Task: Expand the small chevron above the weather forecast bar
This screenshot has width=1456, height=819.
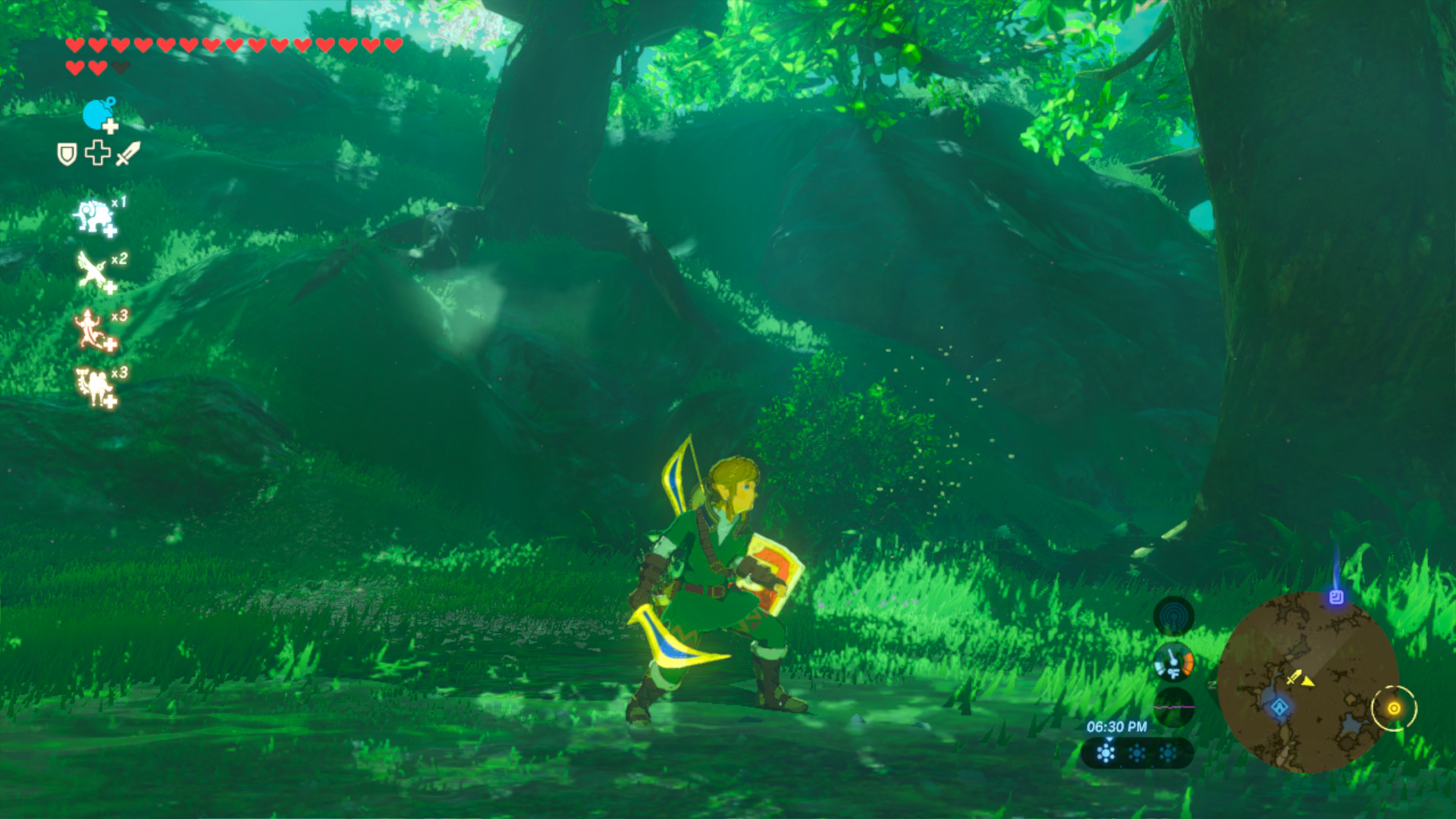Action: 1110,740
